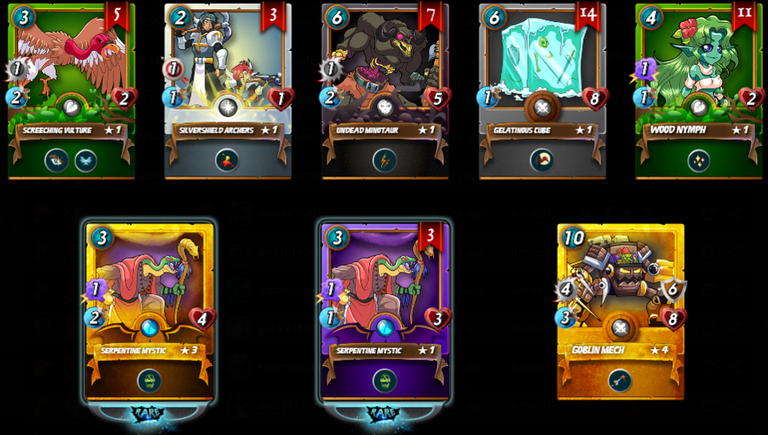Select the Goblin Mech card
This screenshot has width=768, height=435.
621,312
